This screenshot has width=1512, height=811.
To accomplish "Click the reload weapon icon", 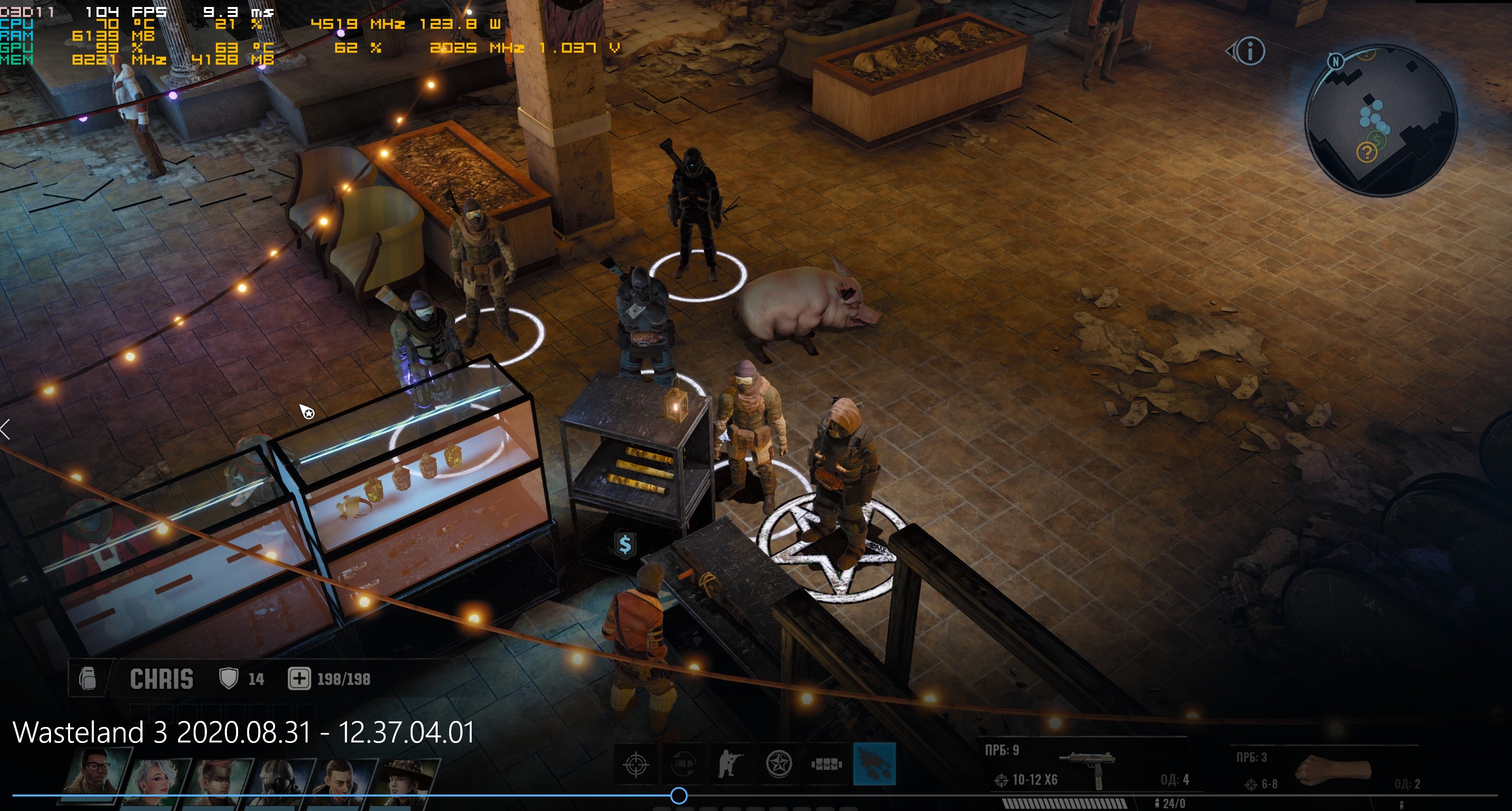I will pos(683,764).
